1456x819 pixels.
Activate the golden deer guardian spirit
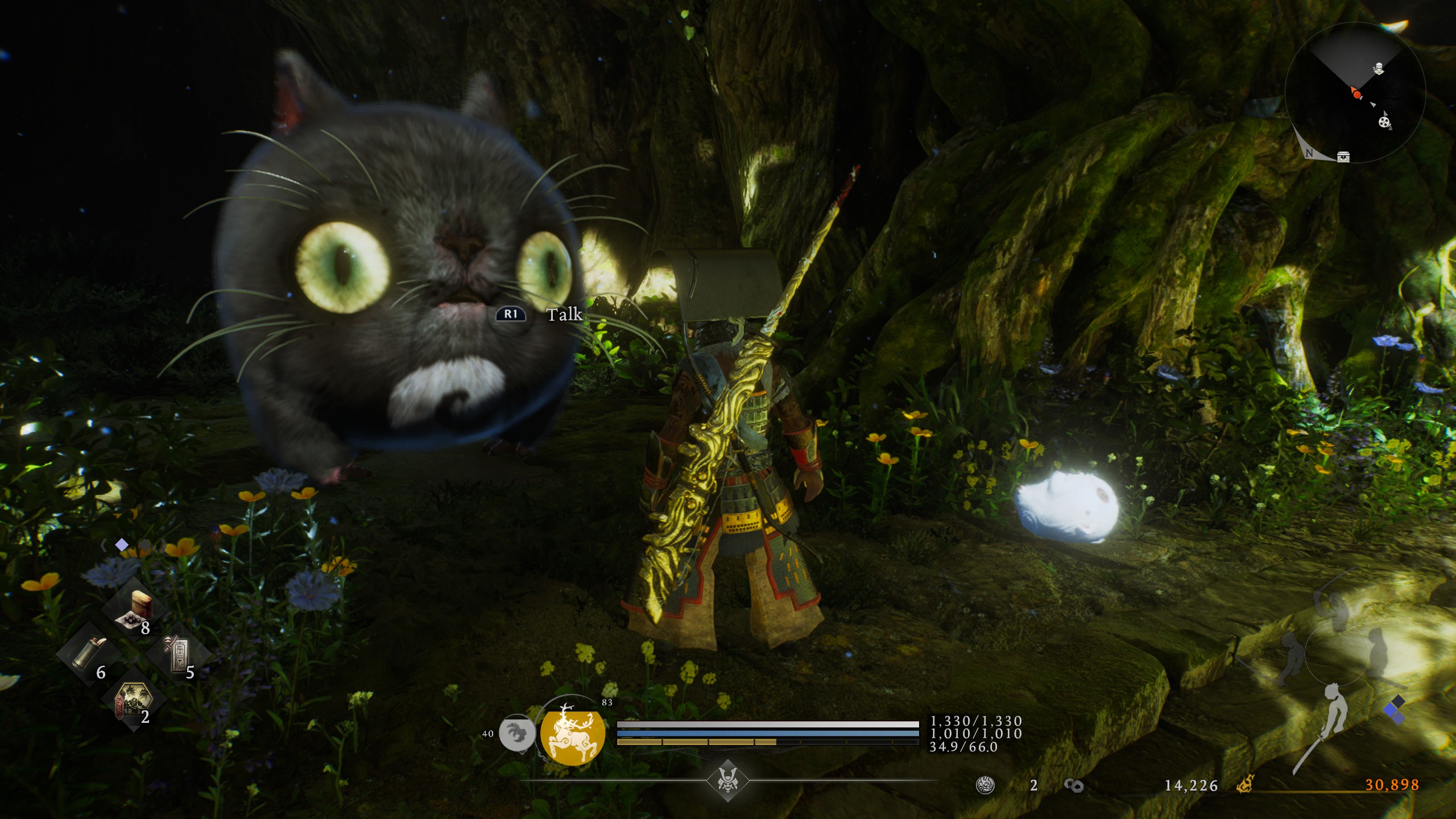coord(565,736)
